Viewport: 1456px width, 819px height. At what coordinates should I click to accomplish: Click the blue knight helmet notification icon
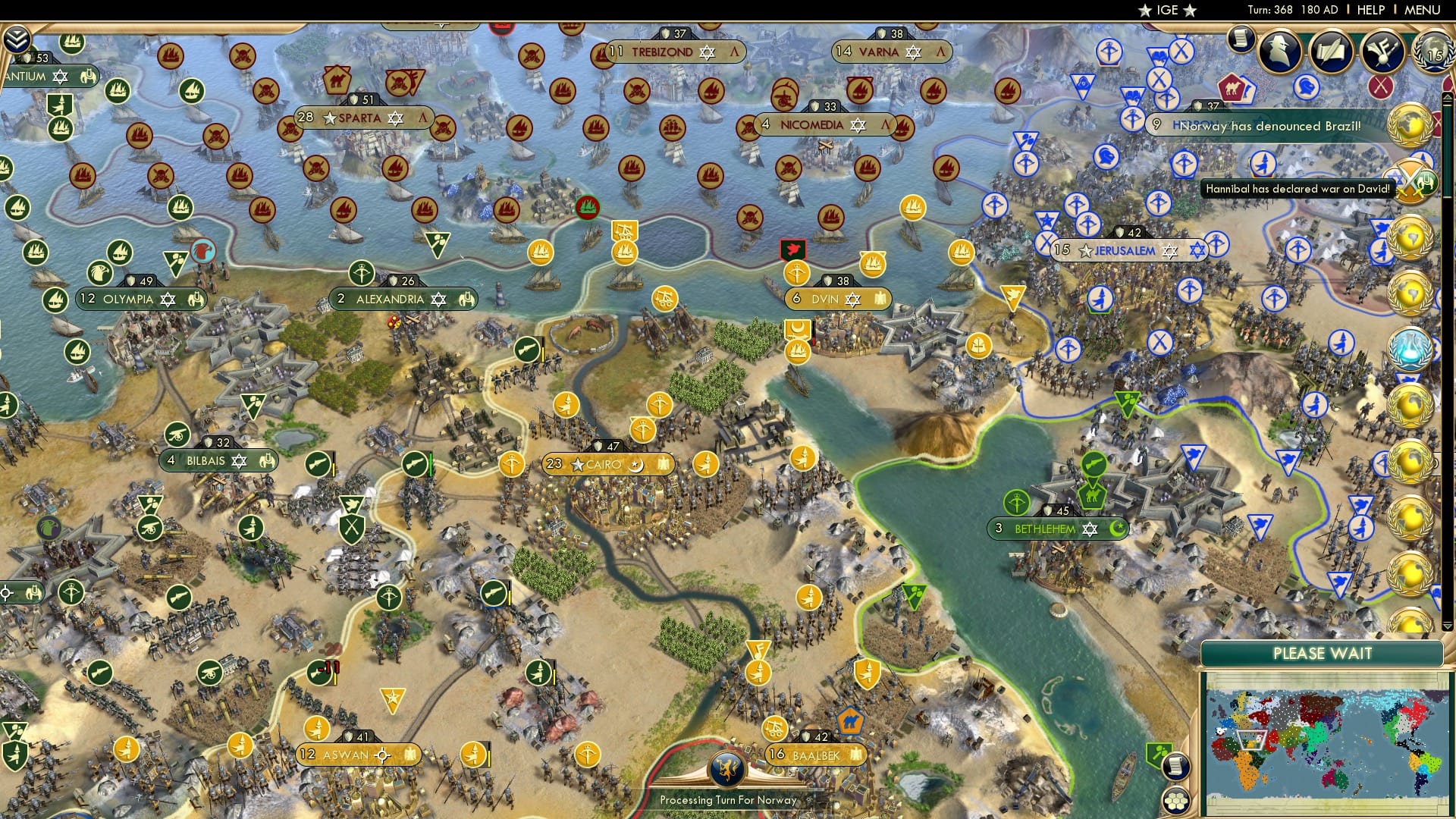pos(1306,85)
